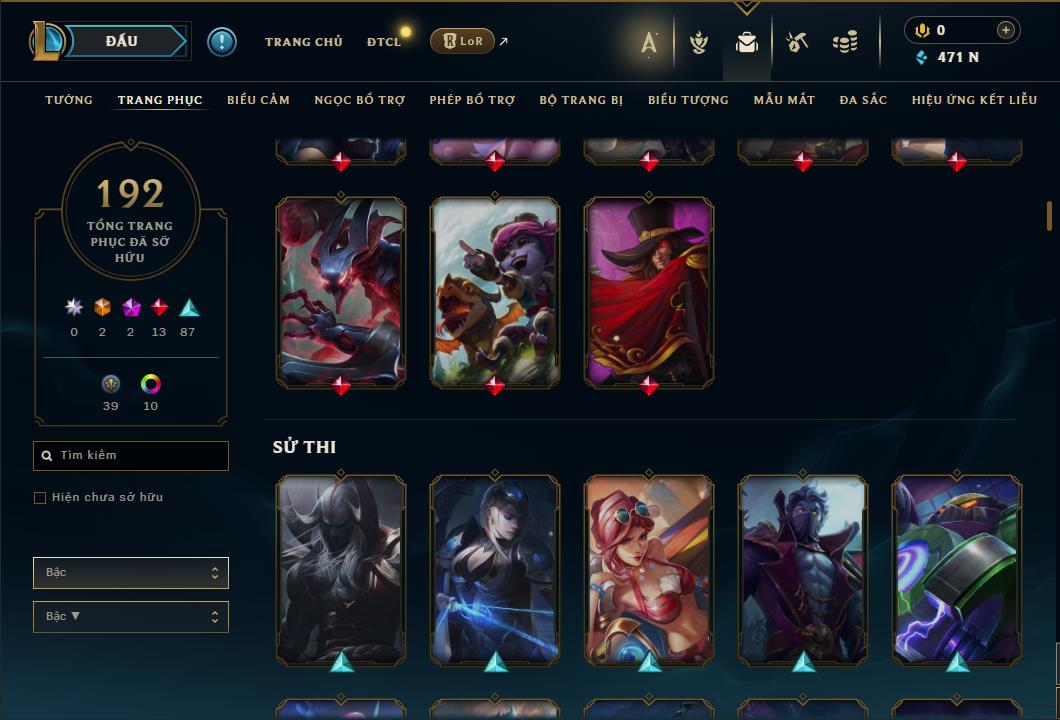This screenshot has height=720, width=1060.
Task: Add currency with the plus button
Action: click(x=1005, y=30)
